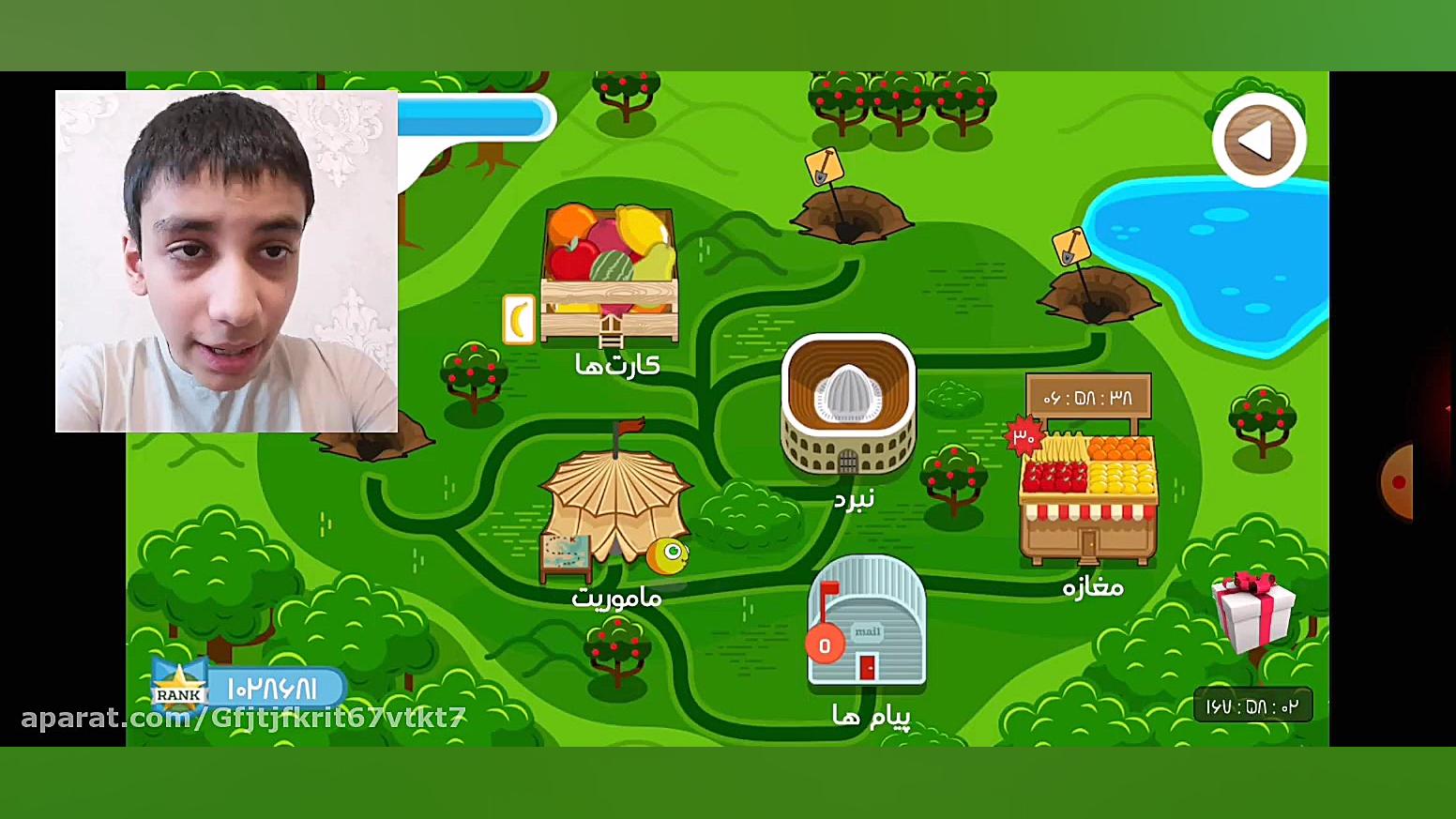Select the banana card icon

point(519,319)
